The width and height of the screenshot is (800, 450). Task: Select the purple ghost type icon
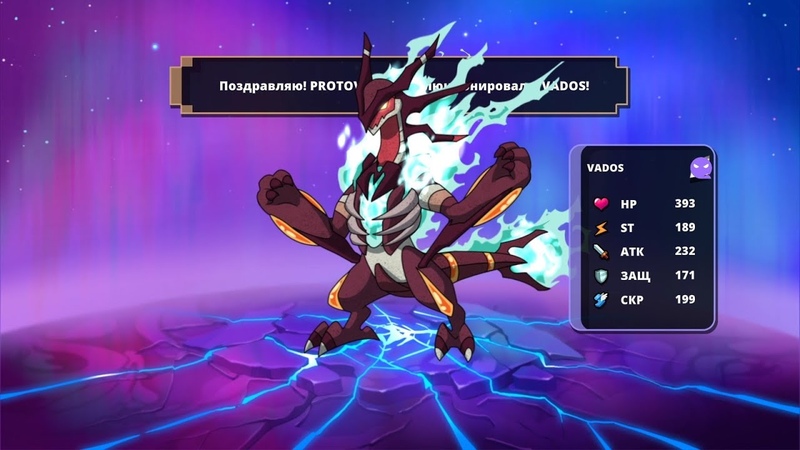[x=702, y=169]
